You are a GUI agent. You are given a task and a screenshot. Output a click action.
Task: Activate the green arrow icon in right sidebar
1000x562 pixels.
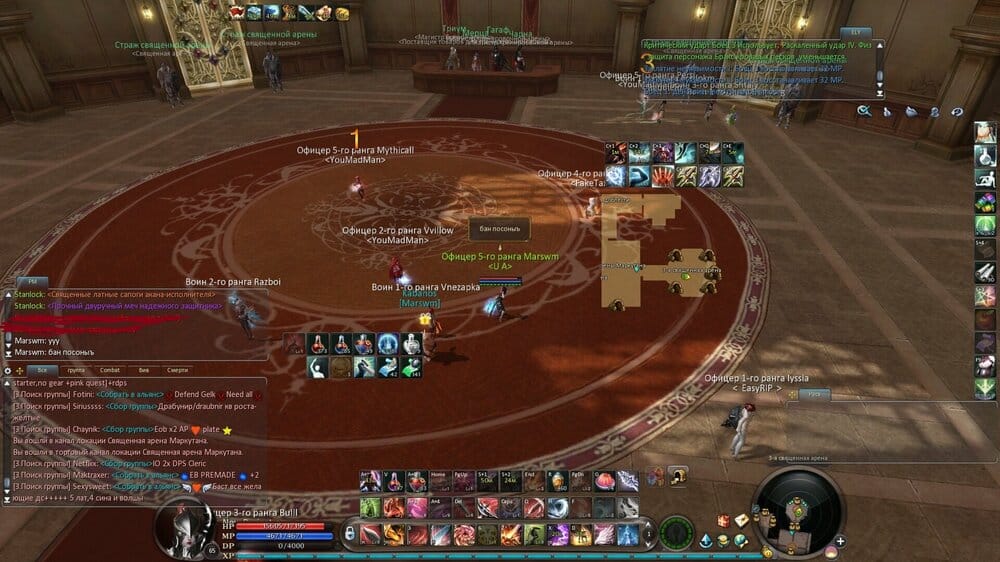point(985,389)
